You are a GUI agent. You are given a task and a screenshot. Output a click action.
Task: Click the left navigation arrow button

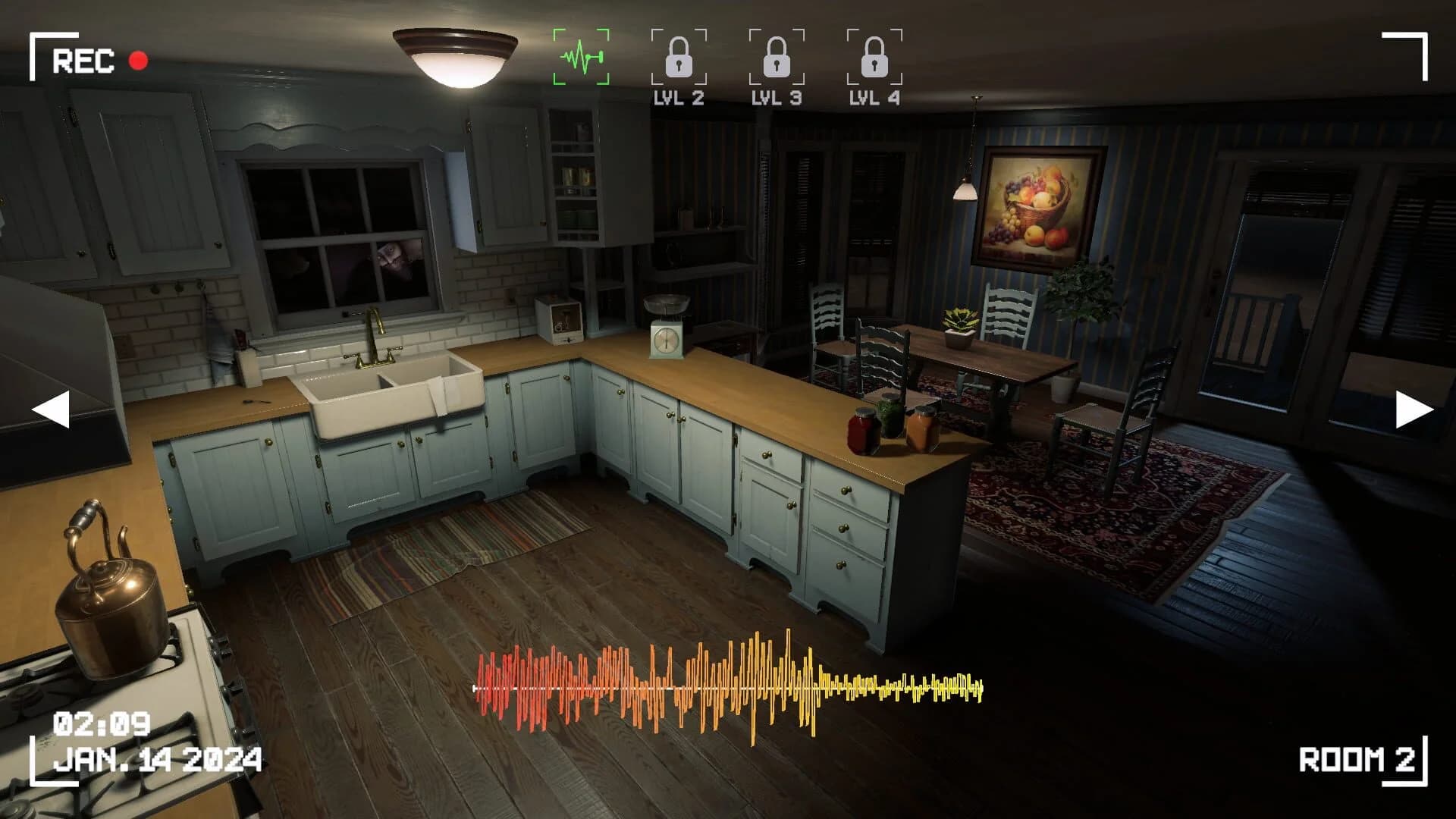(51, 409)
